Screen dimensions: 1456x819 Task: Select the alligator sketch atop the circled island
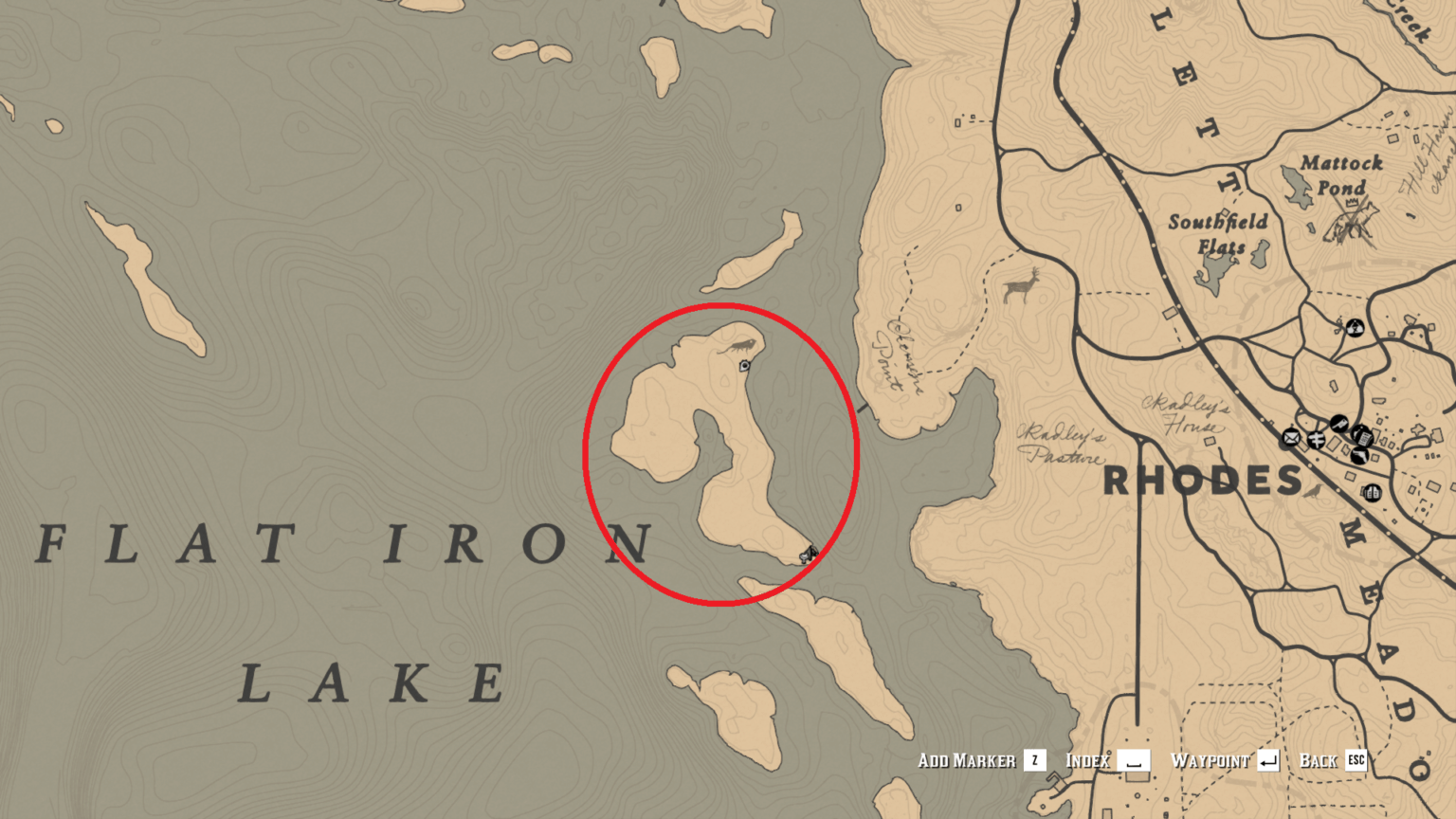click(x=738, y=347)
